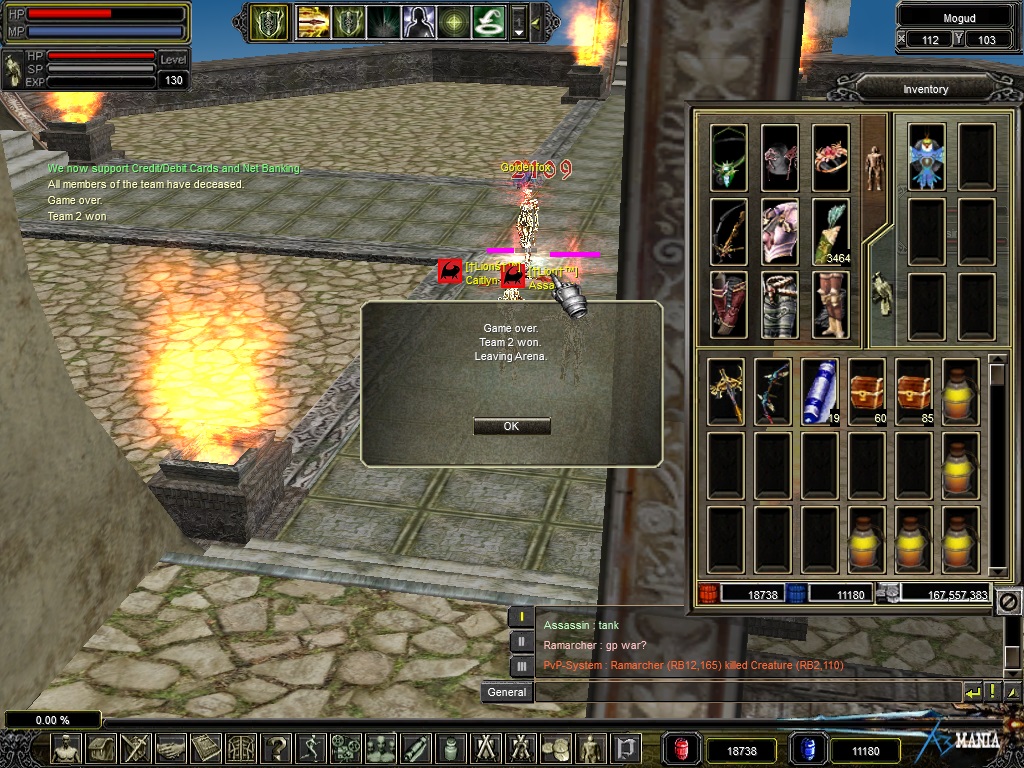This screenshot has width=1024, height=768.
Task: Select the golden bow in the bag
Action: pos(725,392)
